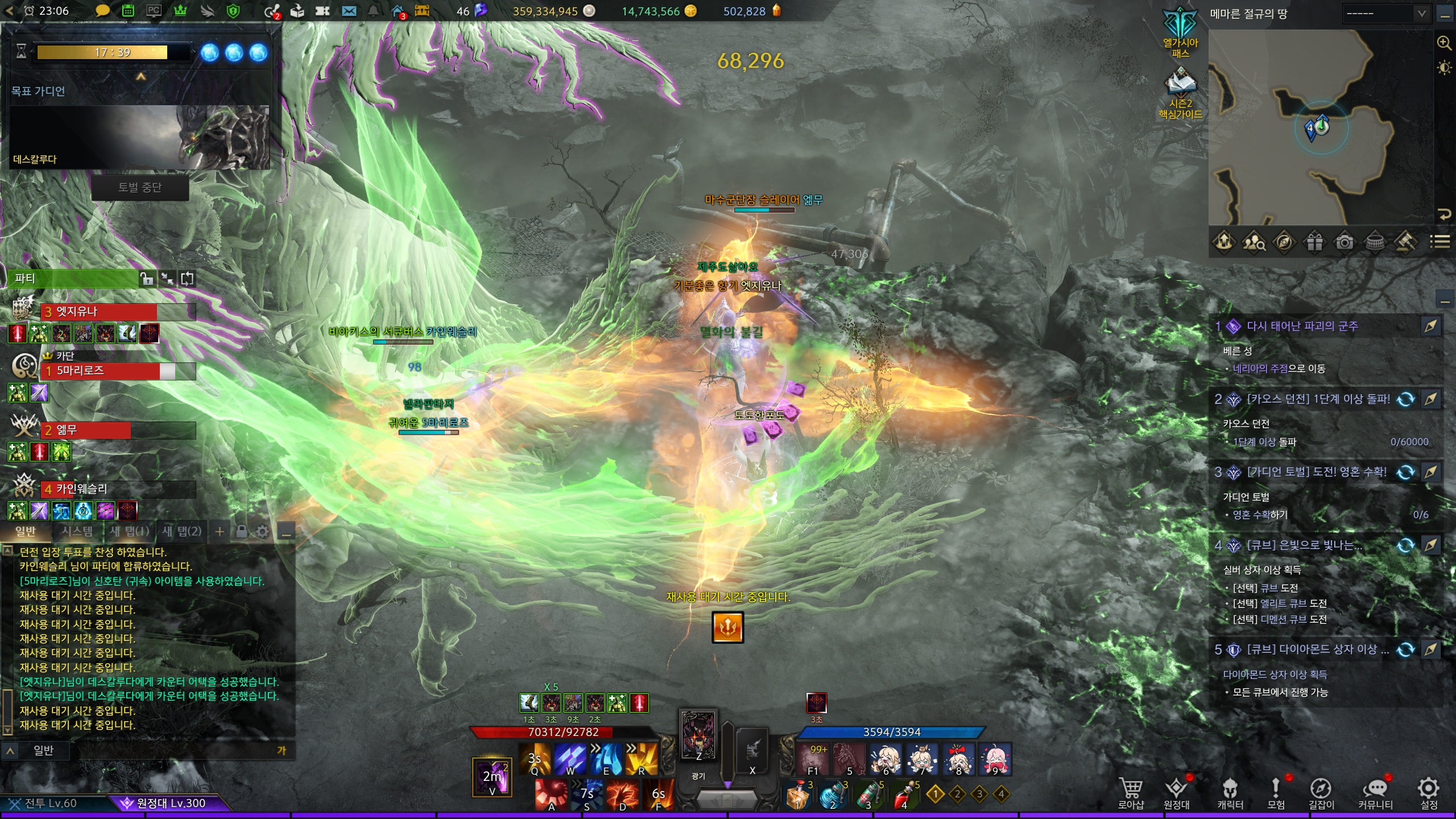Open the minimap camera screenshot button

1345,243
